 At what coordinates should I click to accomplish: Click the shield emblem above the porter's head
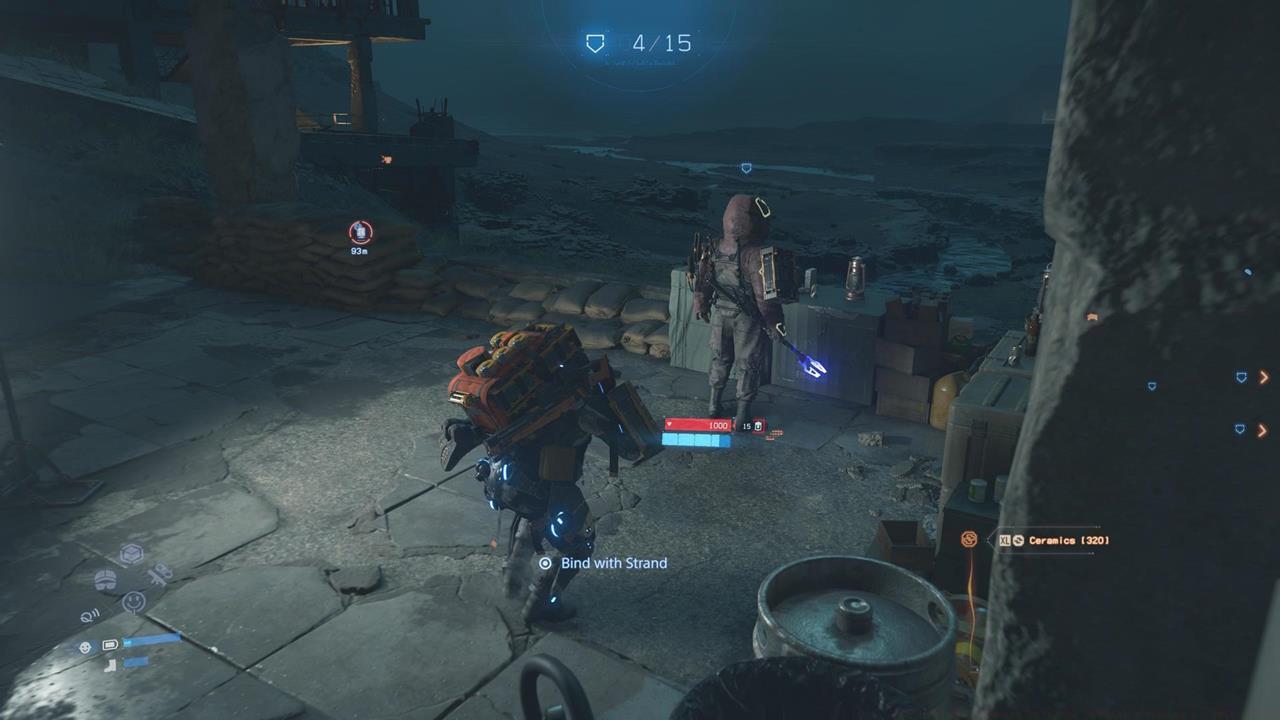click(745, 167)
